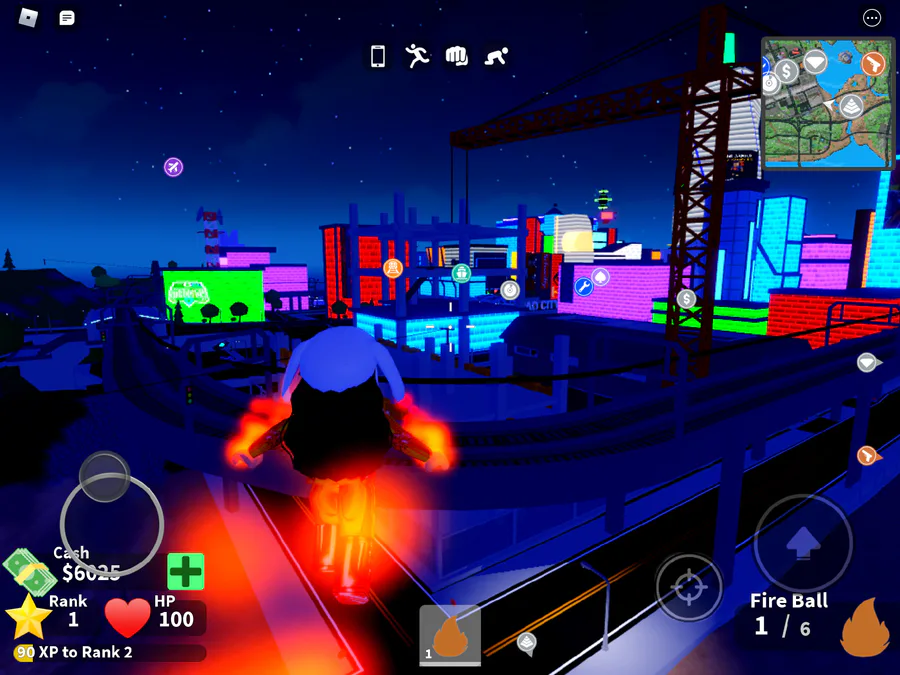Toggle the crawl crouching-figure icon

(x=495, y=56)
